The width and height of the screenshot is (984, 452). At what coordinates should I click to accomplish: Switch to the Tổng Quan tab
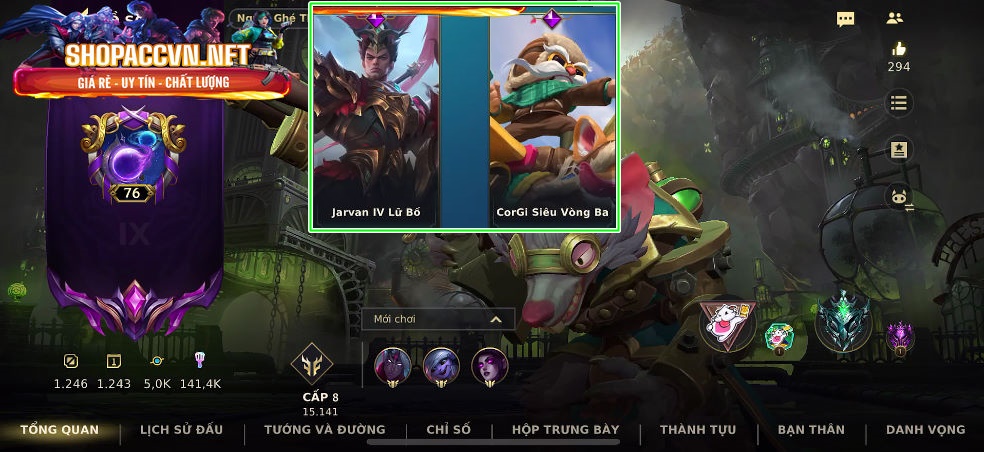pos(60,430)
